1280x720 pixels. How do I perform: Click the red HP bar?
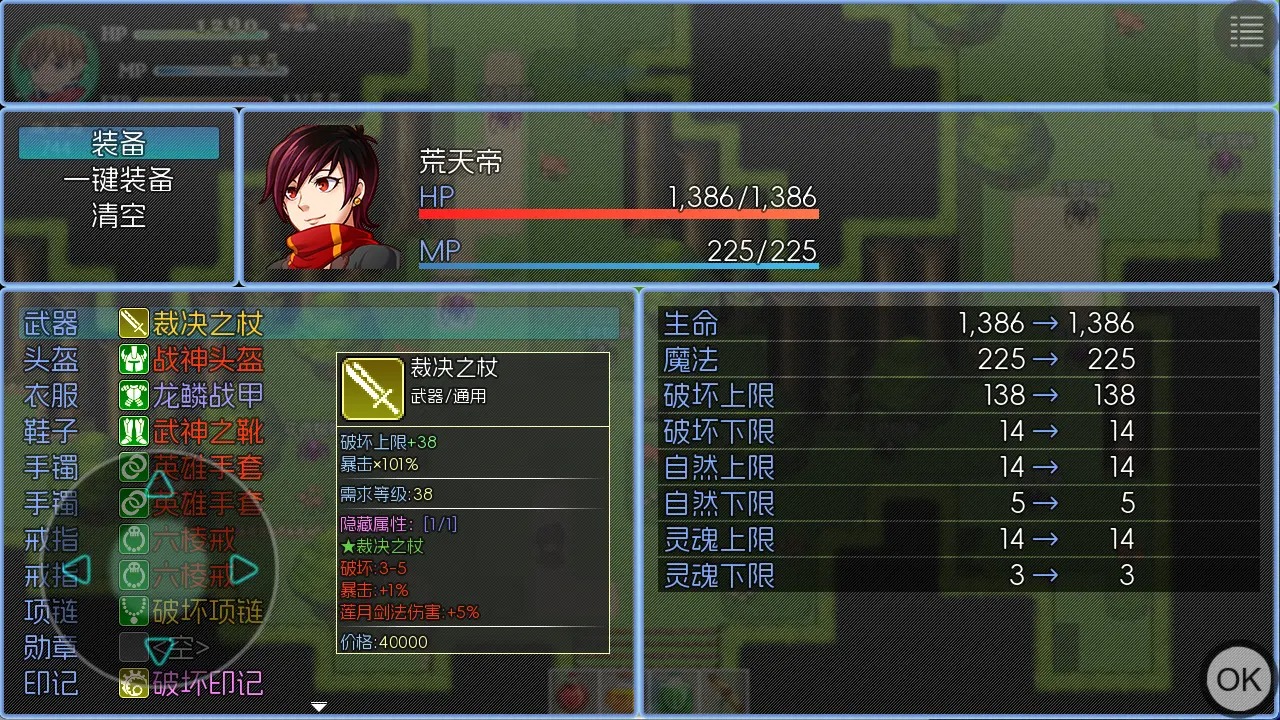click(x=617, y=212)
